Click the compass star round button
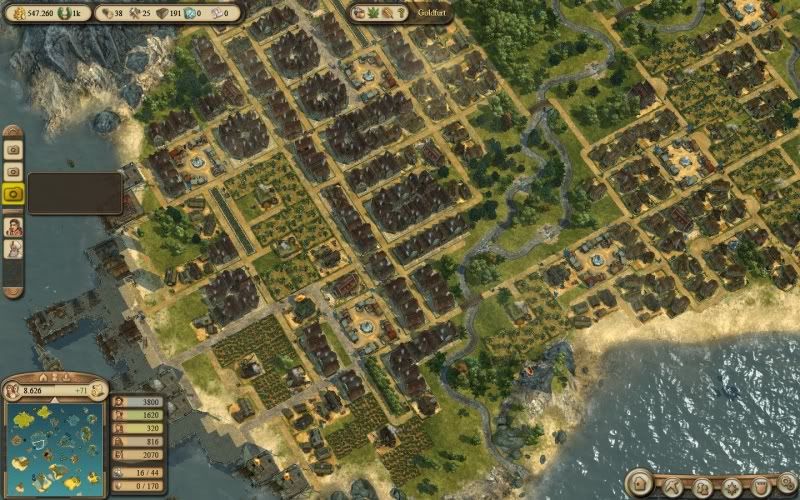 coord(732,487)
